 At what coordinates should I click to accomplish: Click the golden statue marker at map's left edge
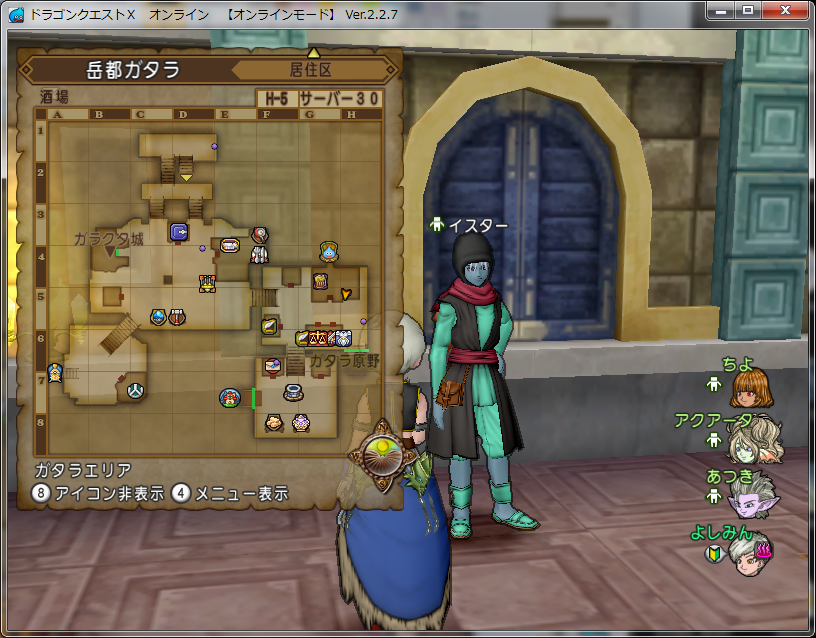click(53, 374)
